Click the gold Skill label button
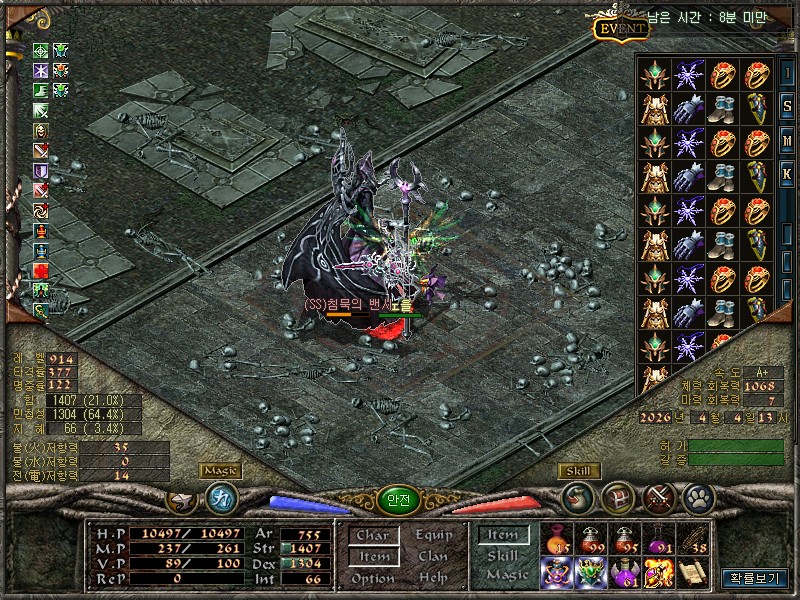Screen dimensions: 800x600 pos(577,471)
